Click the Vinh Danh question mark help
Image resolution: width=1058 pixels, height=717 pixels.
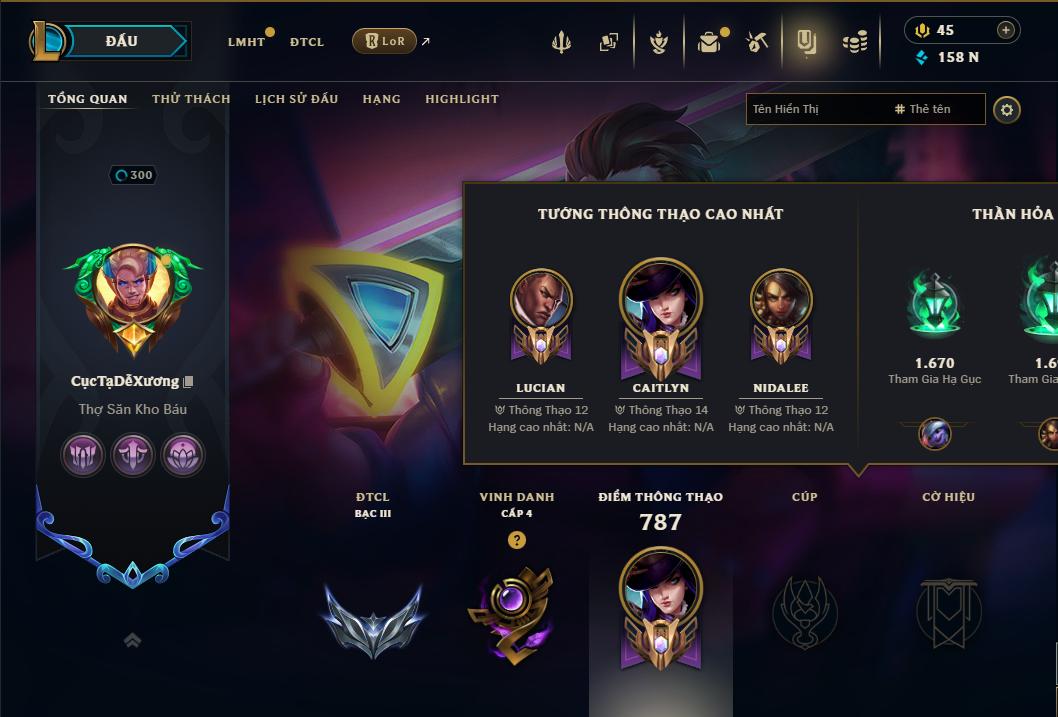tap(516, 540)
